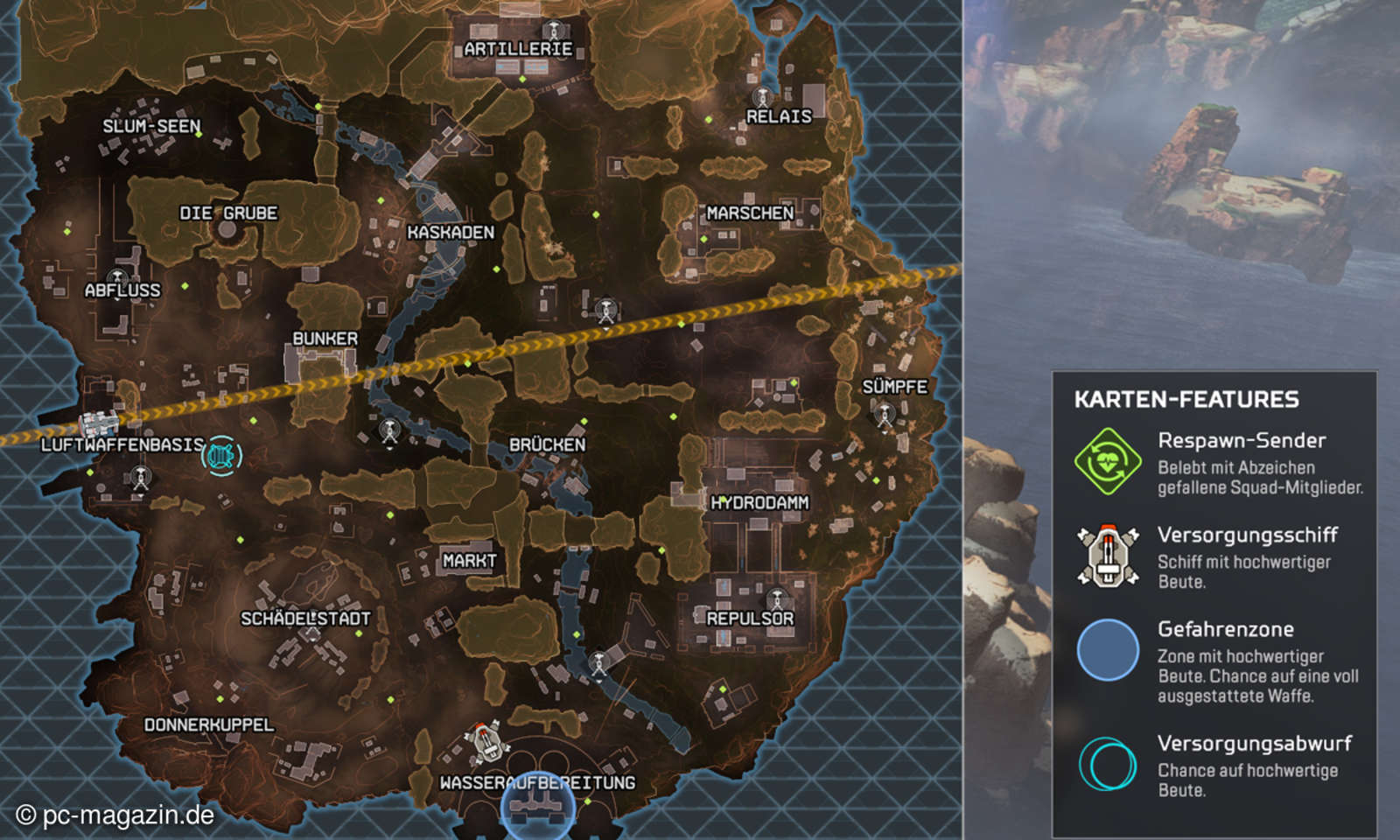
Task: Select the Hydrodamm location label
Action: 759,503
